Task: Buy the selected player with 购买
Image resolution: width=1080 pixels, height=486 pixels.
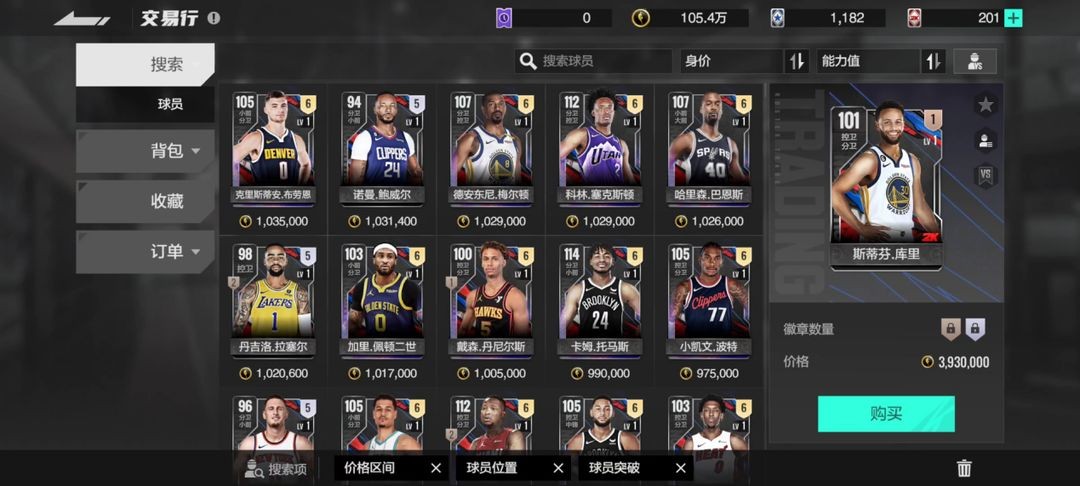Action: (x=886, y=414)
